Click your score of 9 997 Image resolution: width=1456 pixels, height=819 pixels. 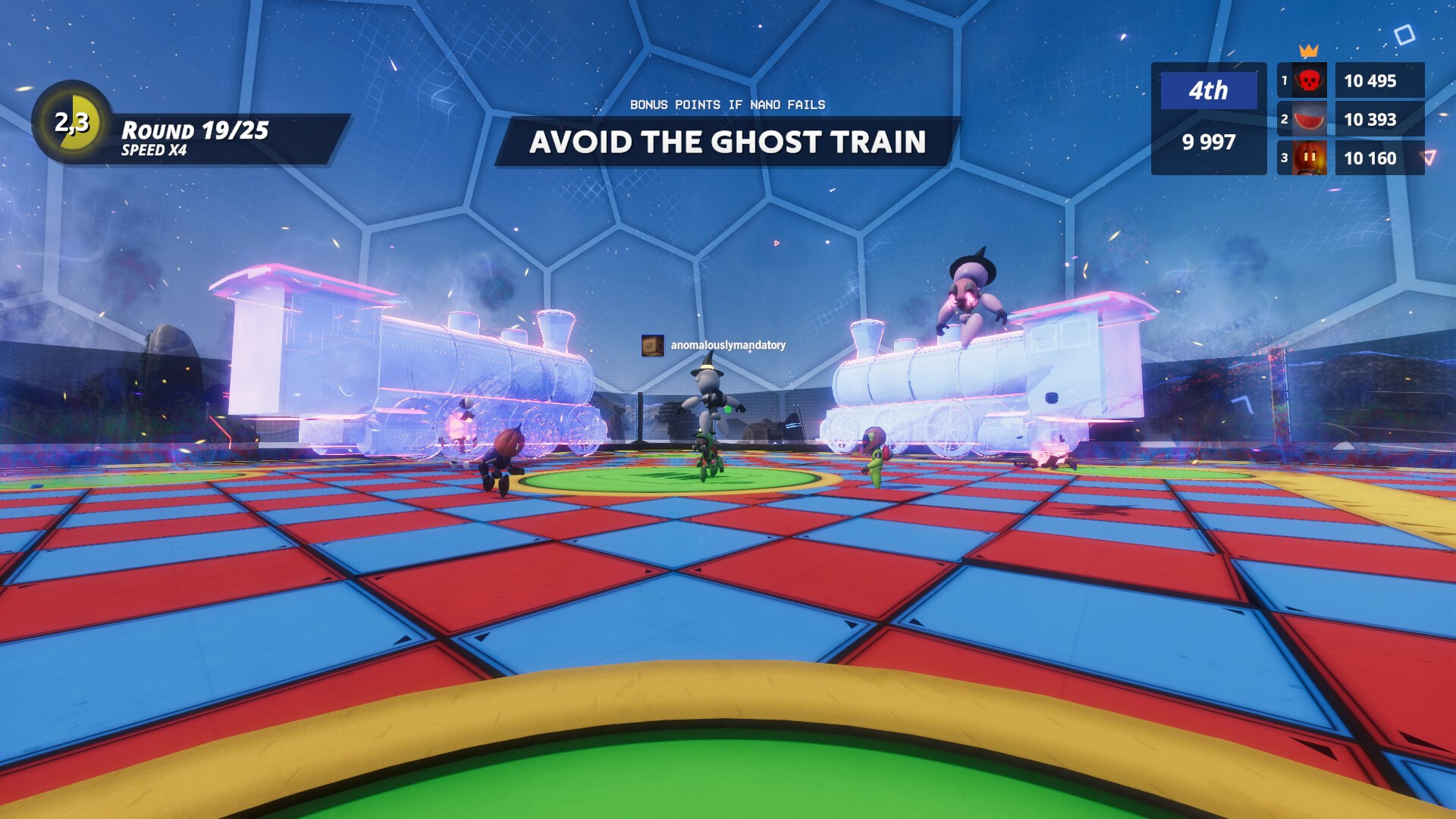tap(1209, 142)
